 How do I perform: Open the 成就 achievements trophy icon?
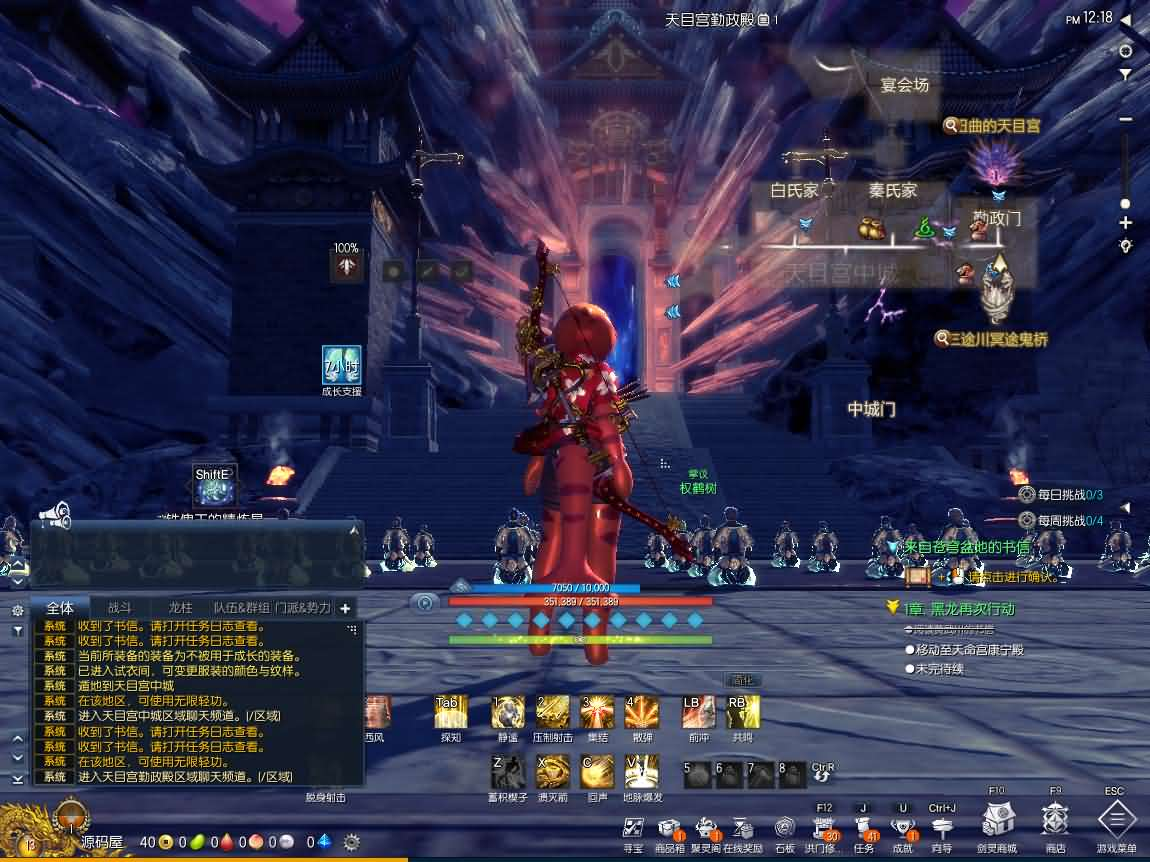click(903, 829)
